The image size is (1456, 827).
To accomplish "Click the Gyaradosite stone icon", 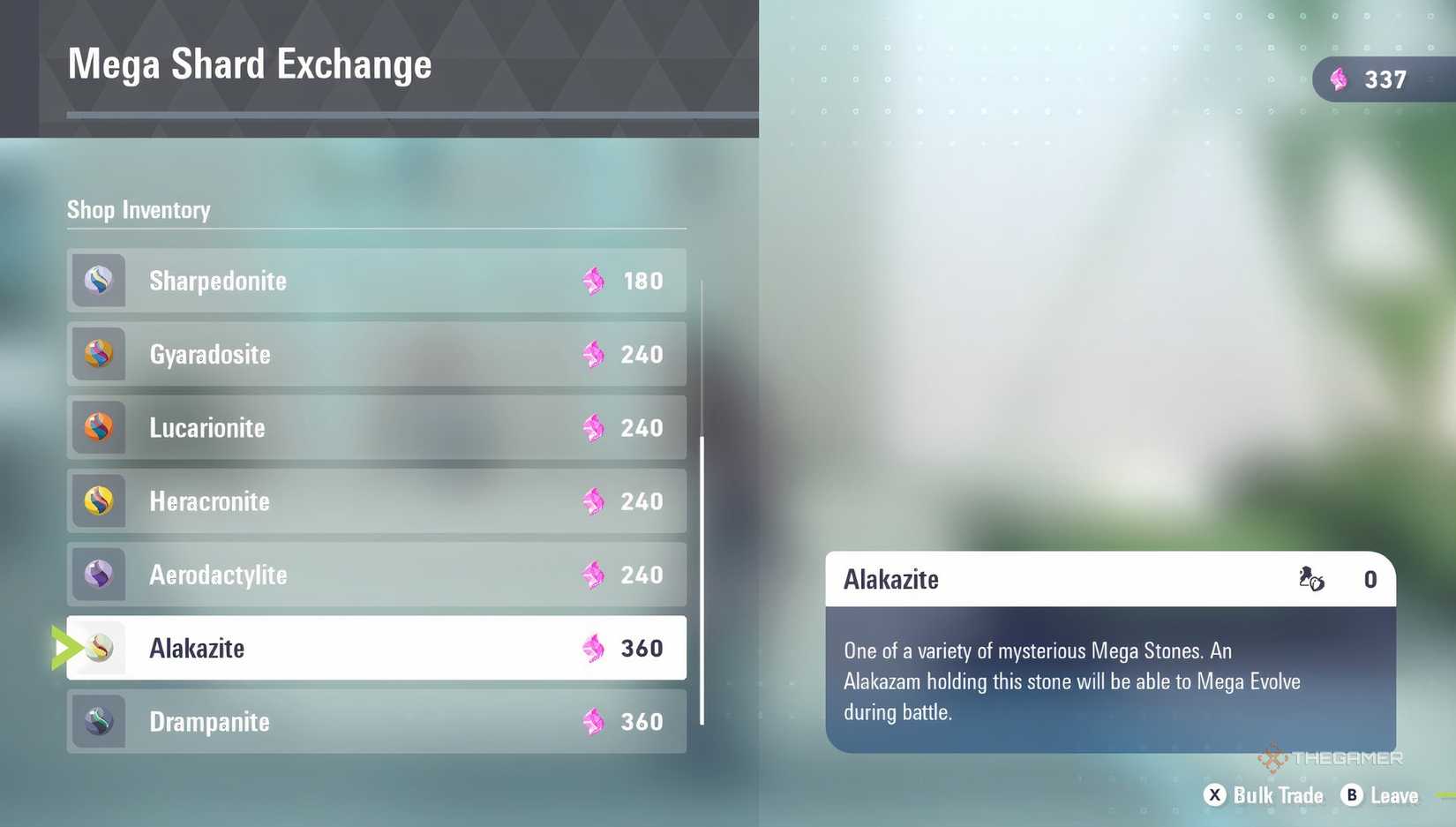I will click(98, 354).
